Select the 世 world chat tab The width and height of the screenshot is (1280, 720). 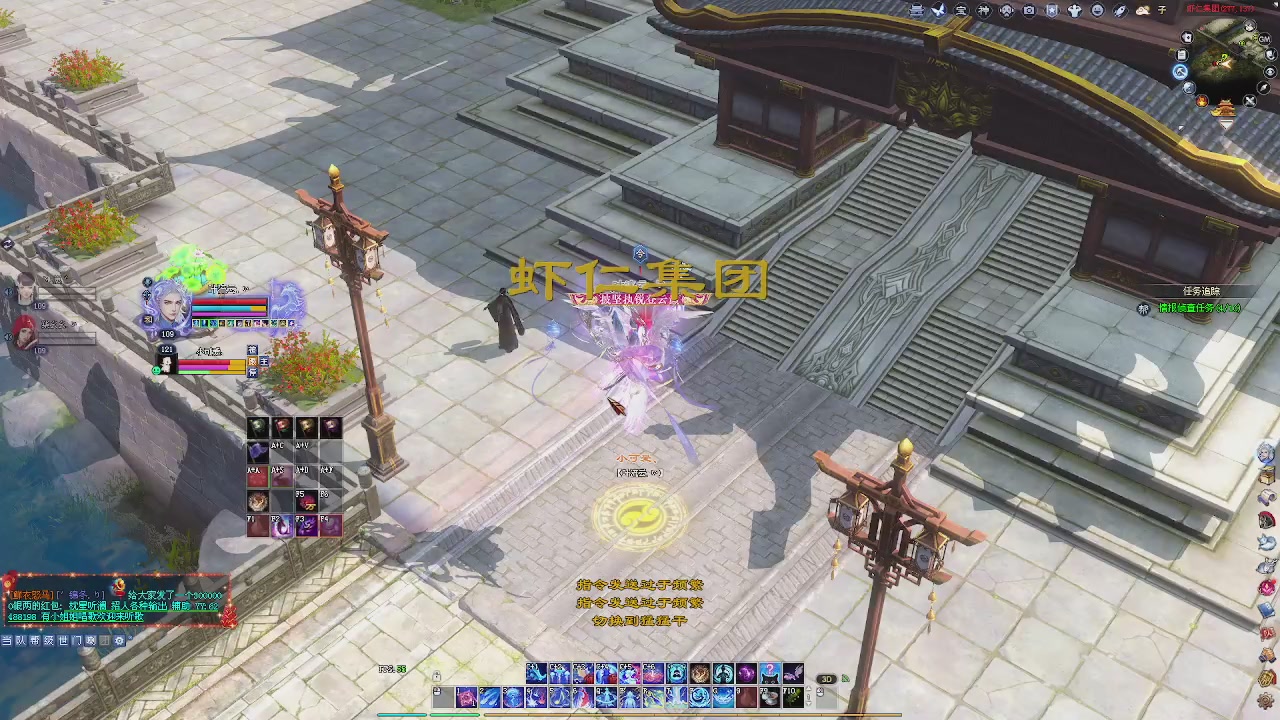point(62,641)
